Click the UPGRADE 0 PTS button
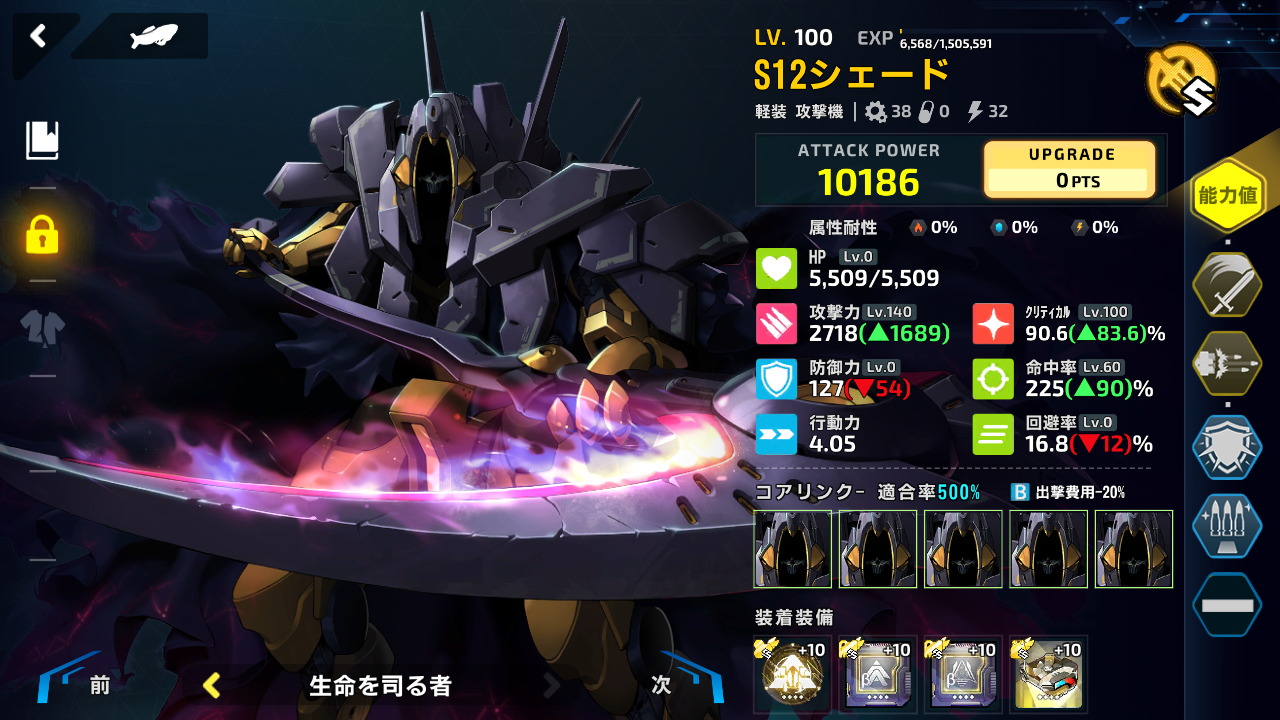The width and height of the screenshot is (1280, 720). tap(1069, 169)
